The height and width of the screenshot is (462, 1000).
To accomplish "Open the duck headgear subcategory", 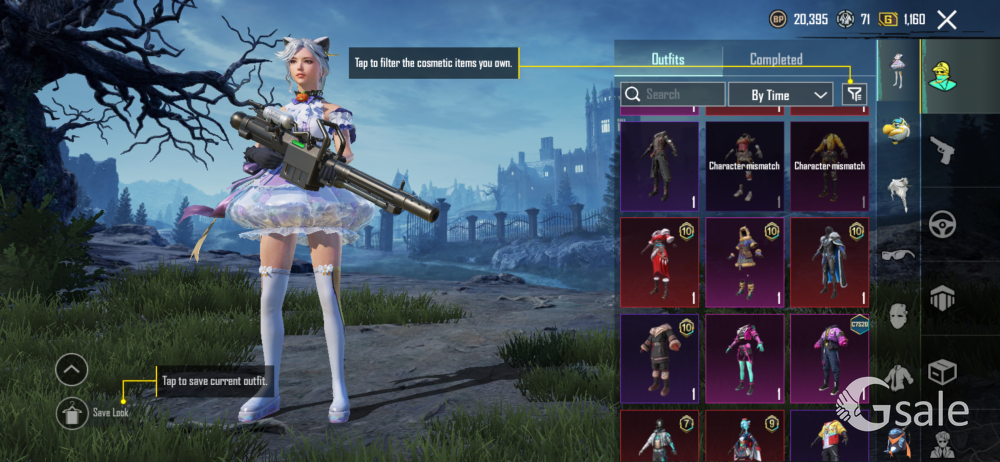I will 897,129.
